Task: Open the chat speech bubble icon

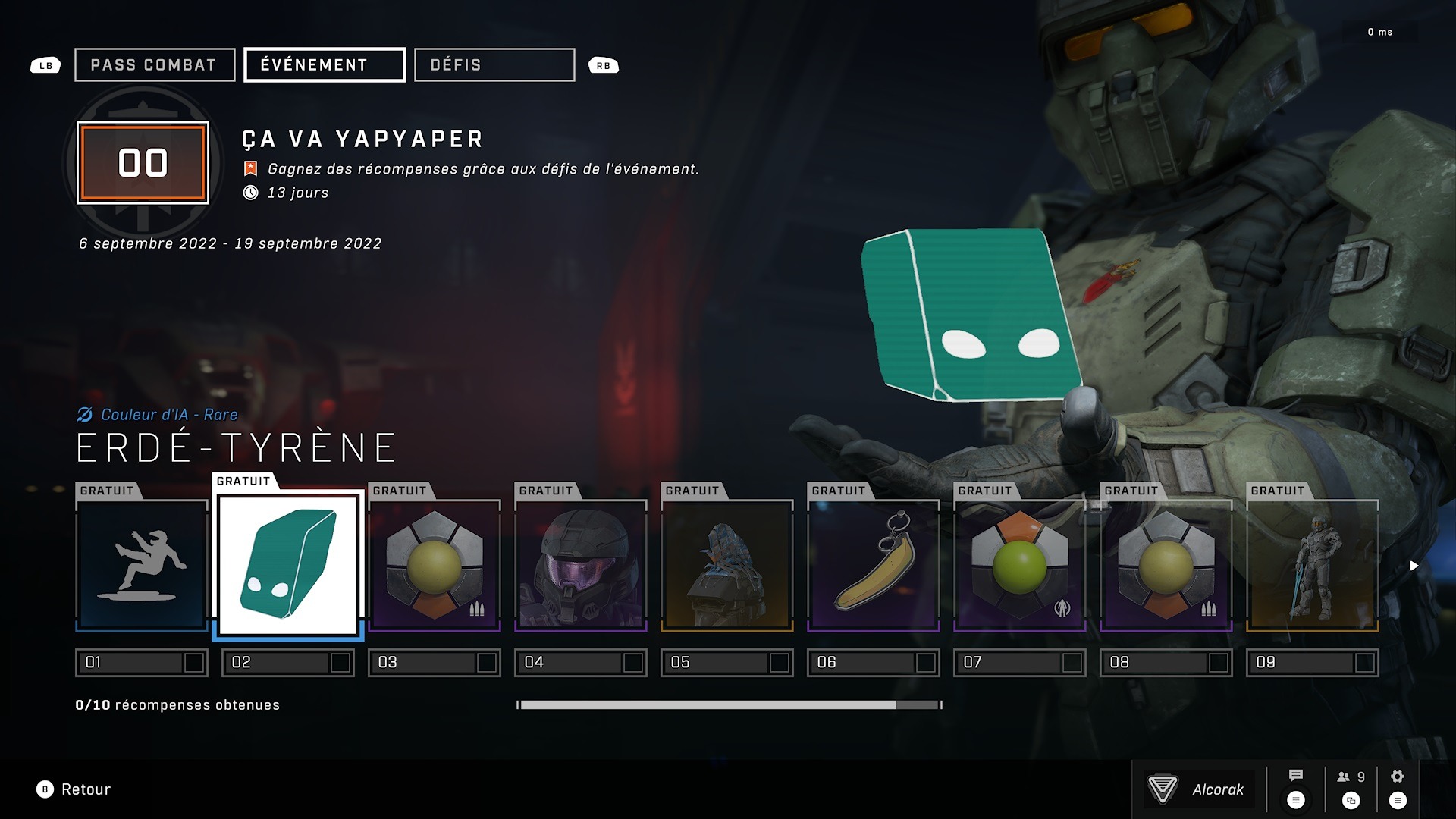Action: [1296, 776]
